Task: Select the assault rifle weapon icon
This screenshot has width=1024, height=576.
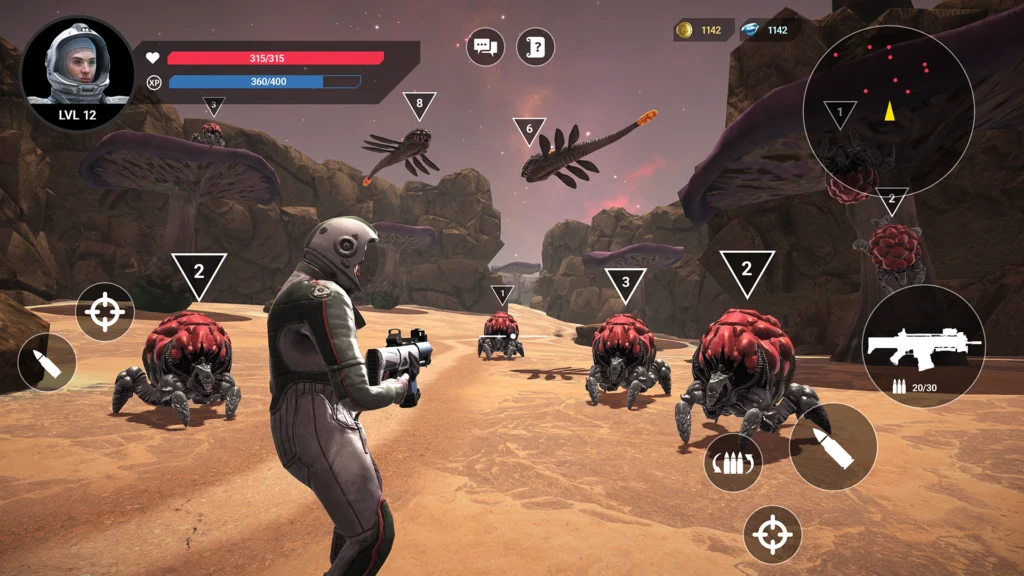Action: coord(923,346)
